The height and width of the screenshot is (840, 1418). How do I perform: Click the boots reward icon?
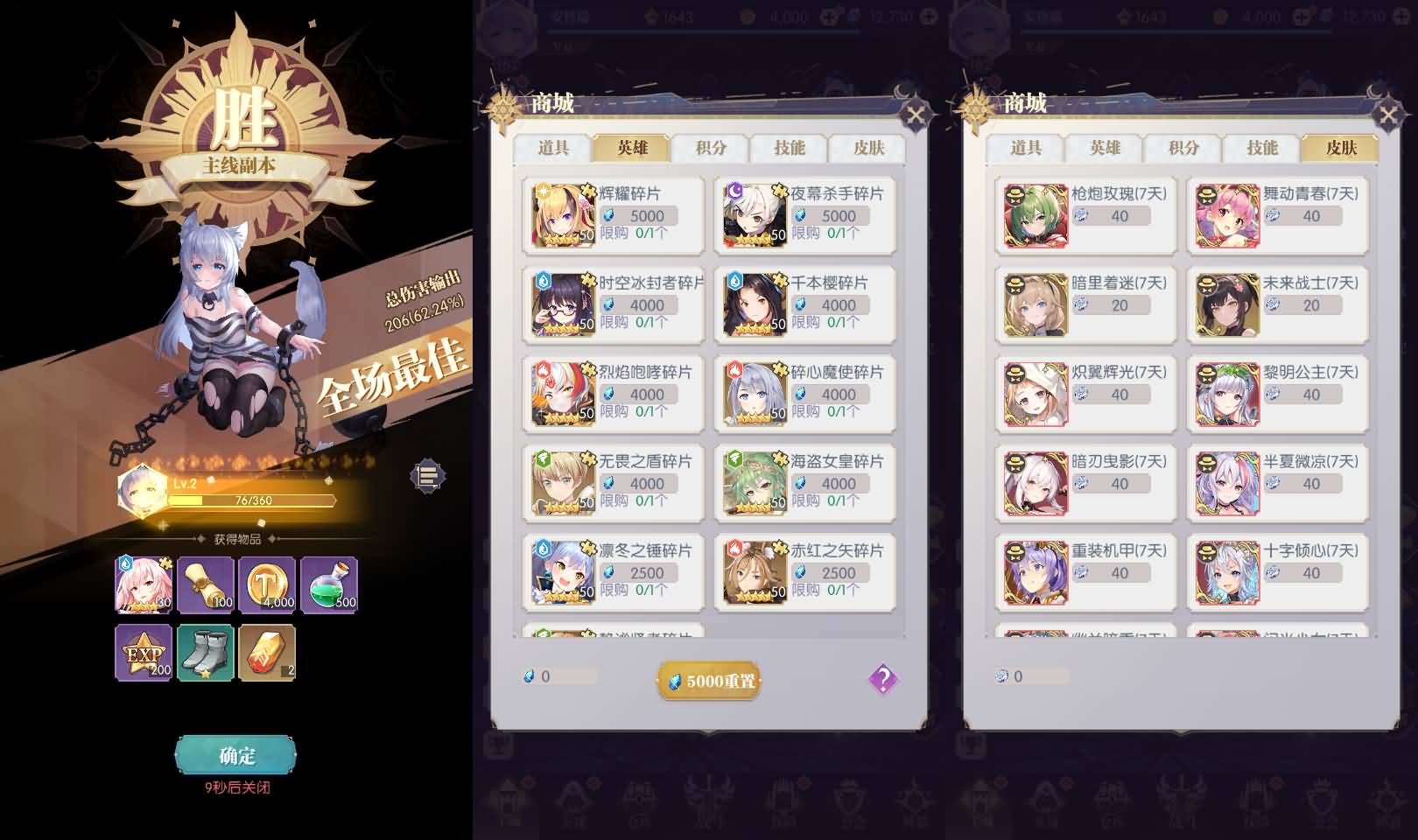pos(205,653)
